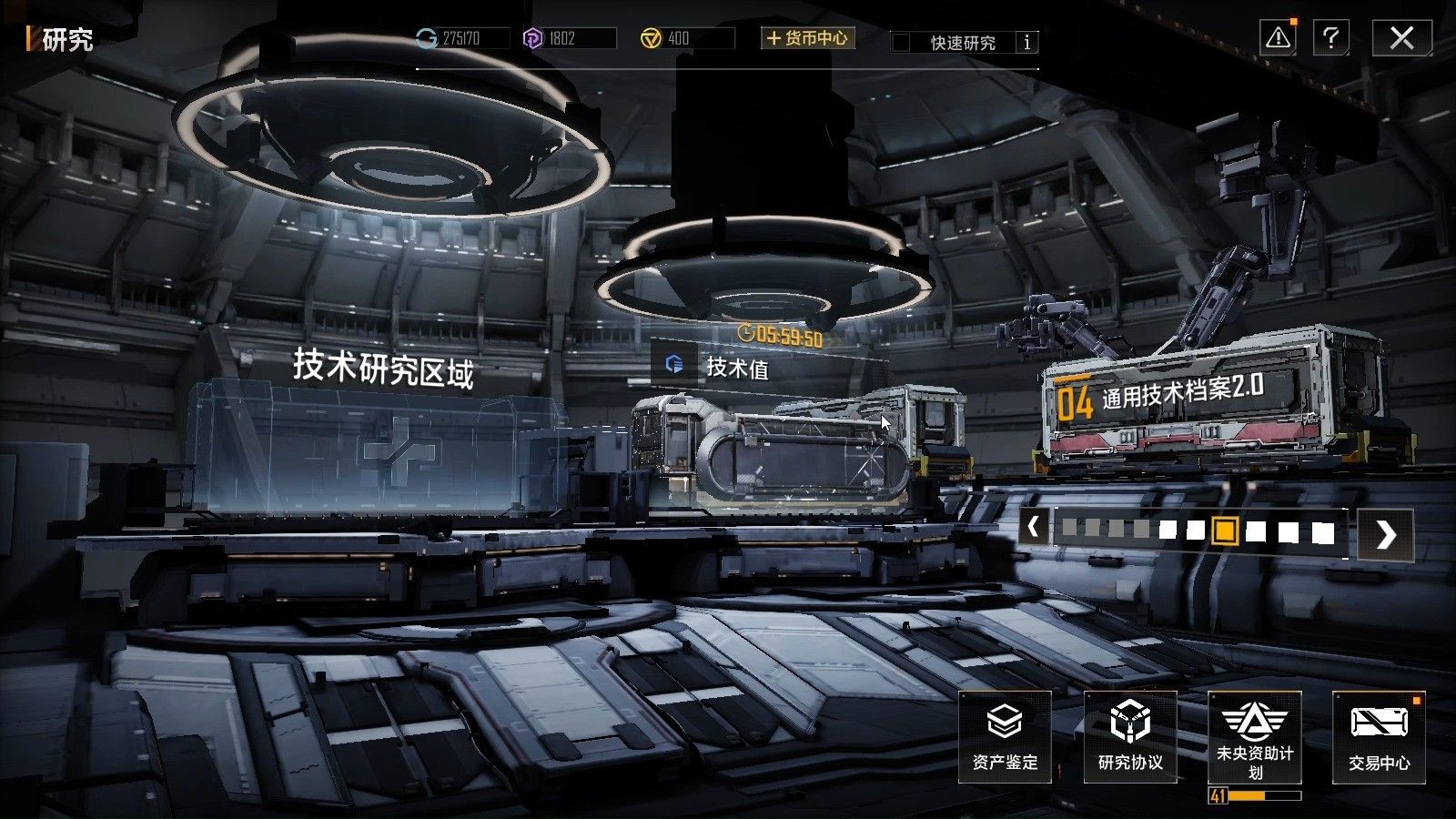The image size is (1456, 819).
Task: Click the 05:59:50 countdown timer
Action: (779, 335)
